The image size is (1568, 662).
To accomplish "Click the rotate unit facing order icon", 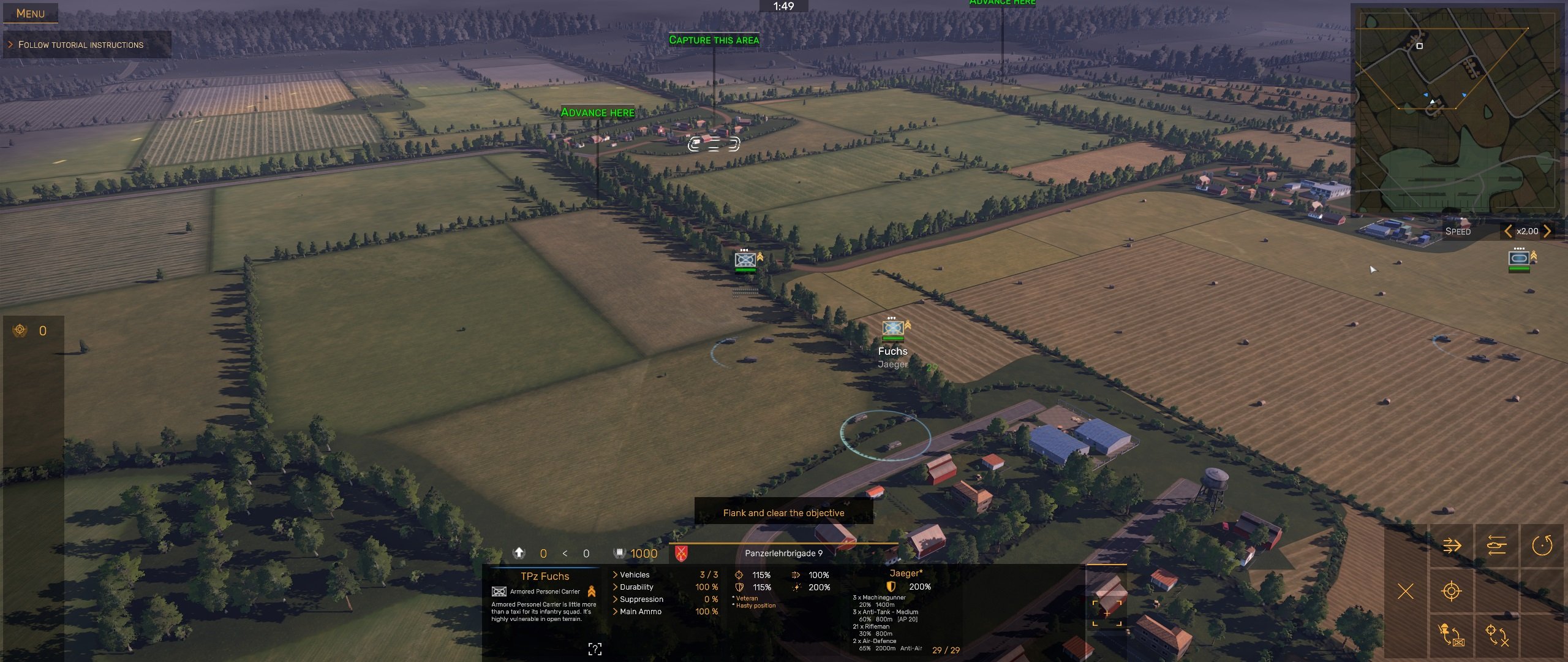I will (x=1542, y=545).
